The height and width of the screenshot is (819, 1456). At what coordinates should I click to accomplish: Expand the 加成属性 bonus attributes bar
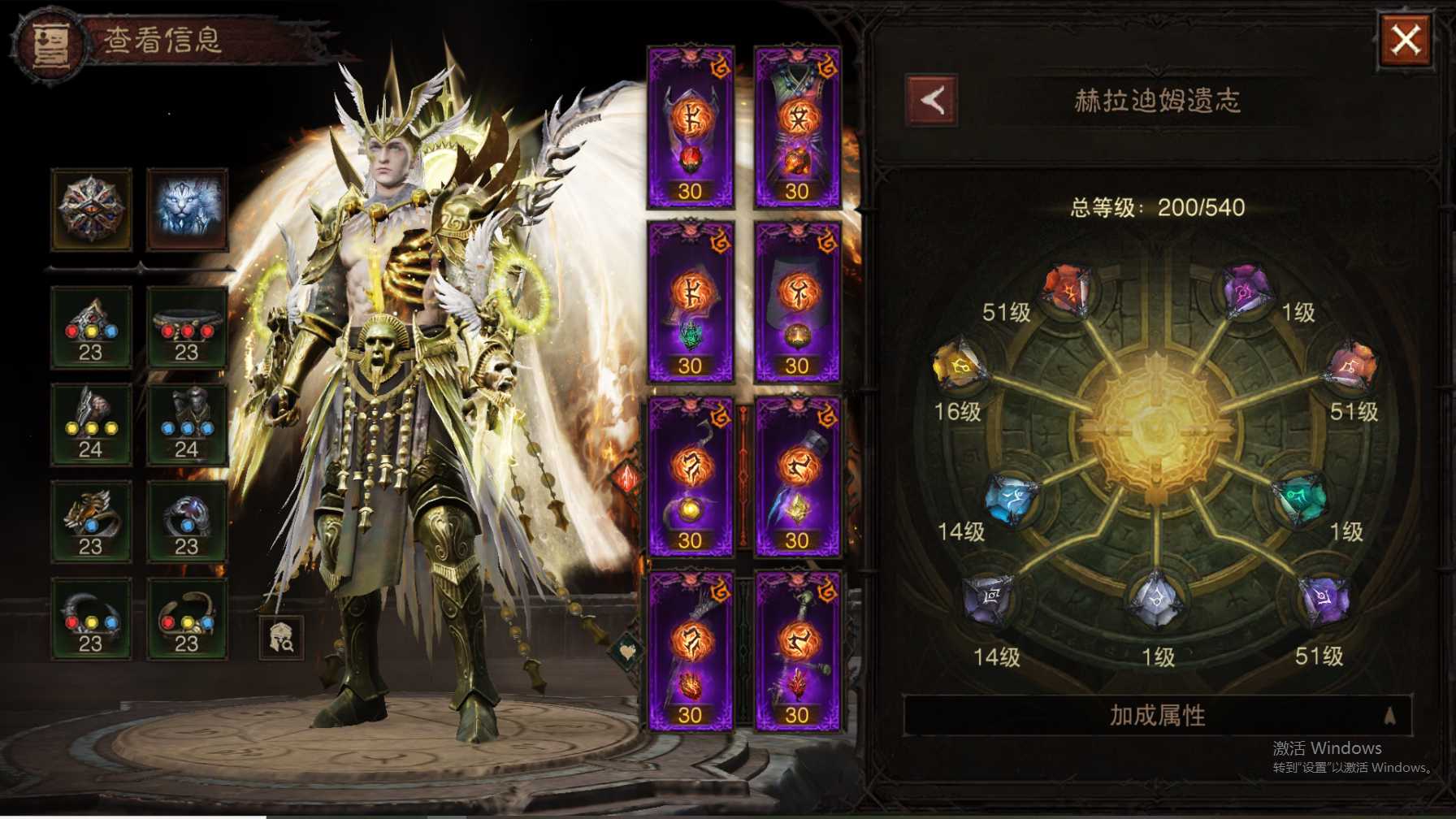click(1157, 716)
